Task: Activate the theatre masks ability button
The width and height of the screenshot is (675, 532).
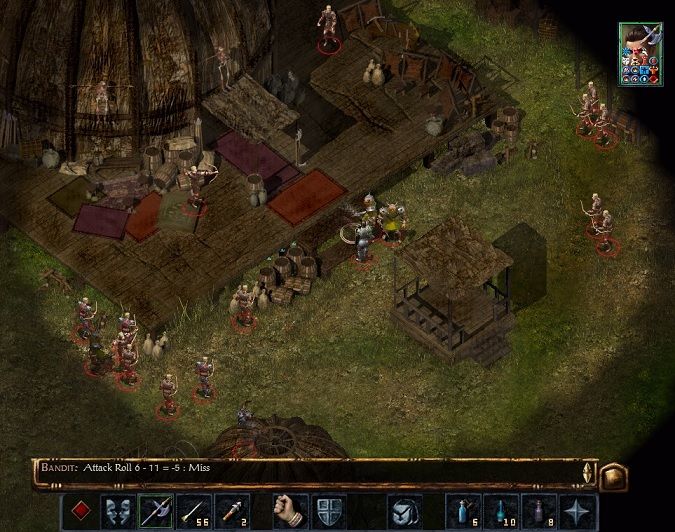Action: [118, 511]
